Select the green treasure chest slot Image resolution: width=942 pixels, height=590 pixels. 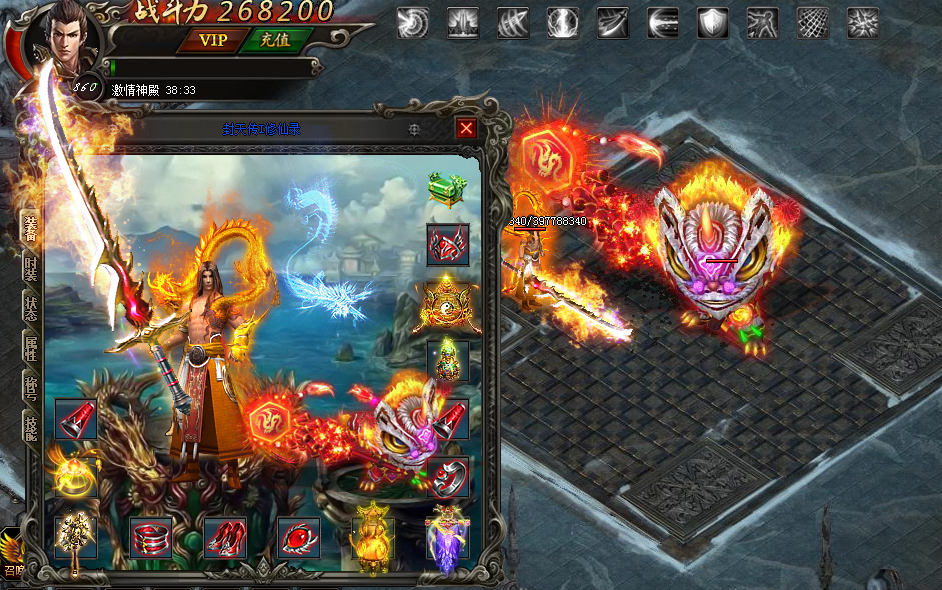[447, 189]
